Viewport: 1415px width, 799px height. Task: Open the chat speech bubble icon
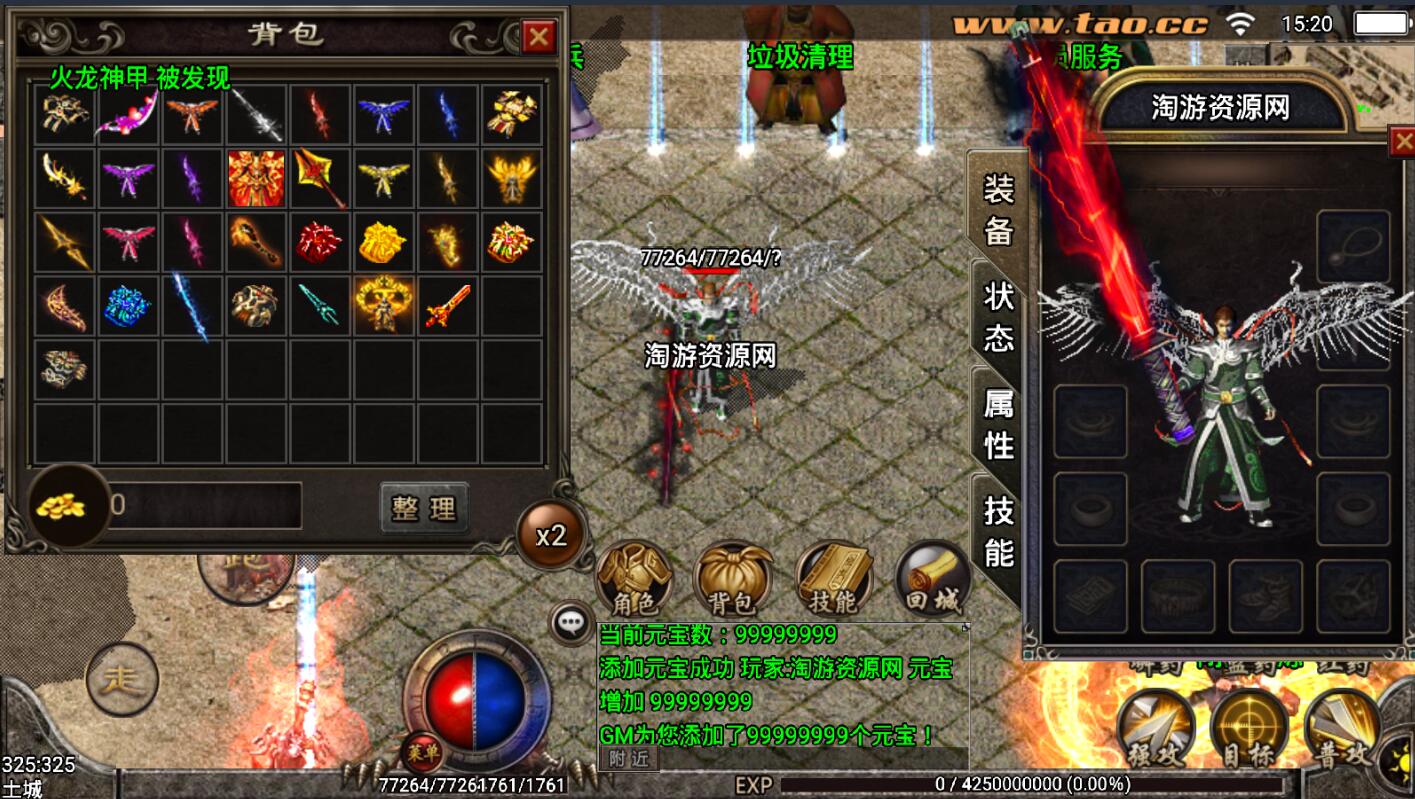tap(571, 624)
